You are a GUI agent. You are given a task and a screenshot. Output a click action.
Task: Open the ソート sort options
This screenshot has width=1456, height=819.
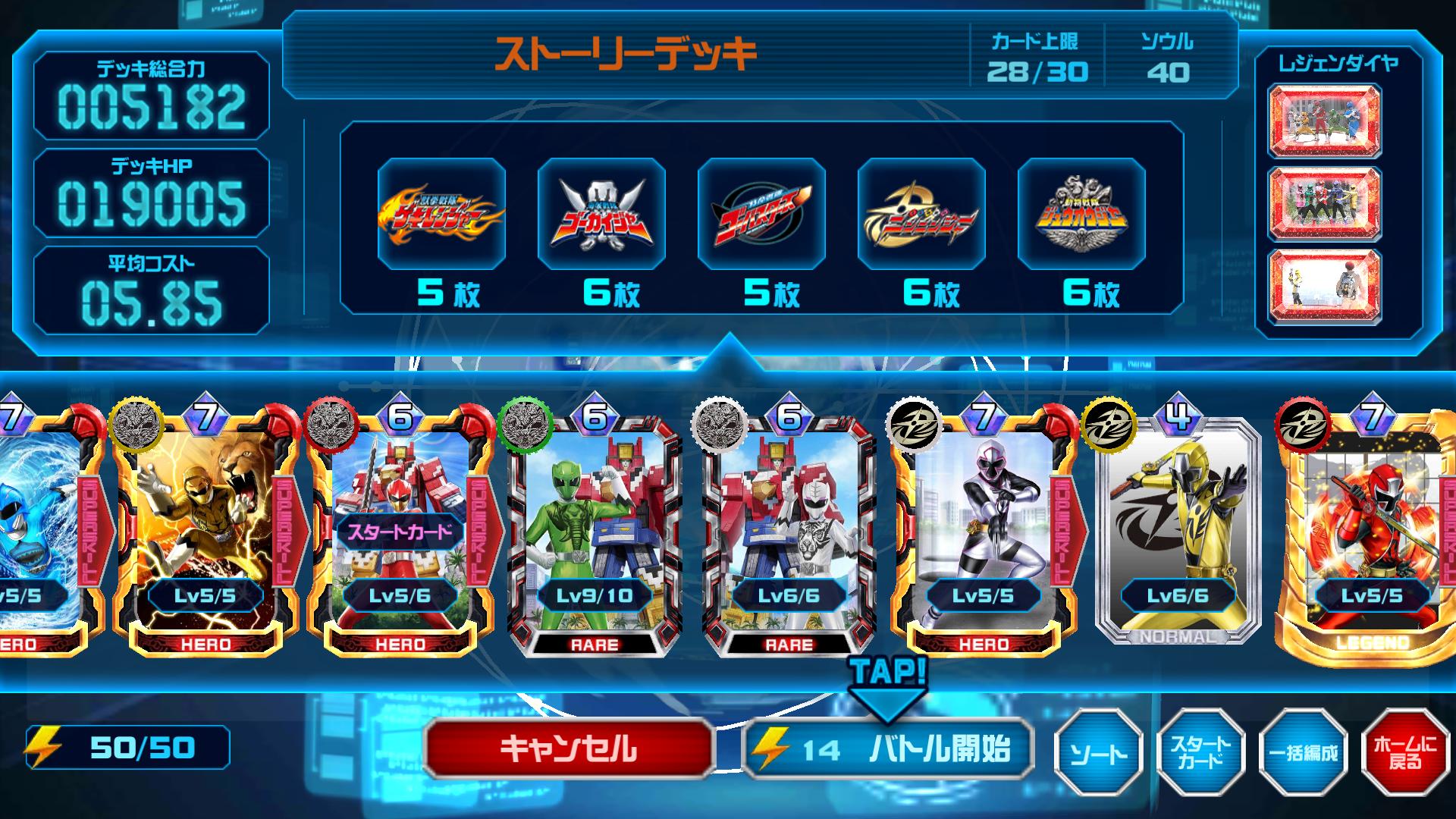click(1097, 752)
